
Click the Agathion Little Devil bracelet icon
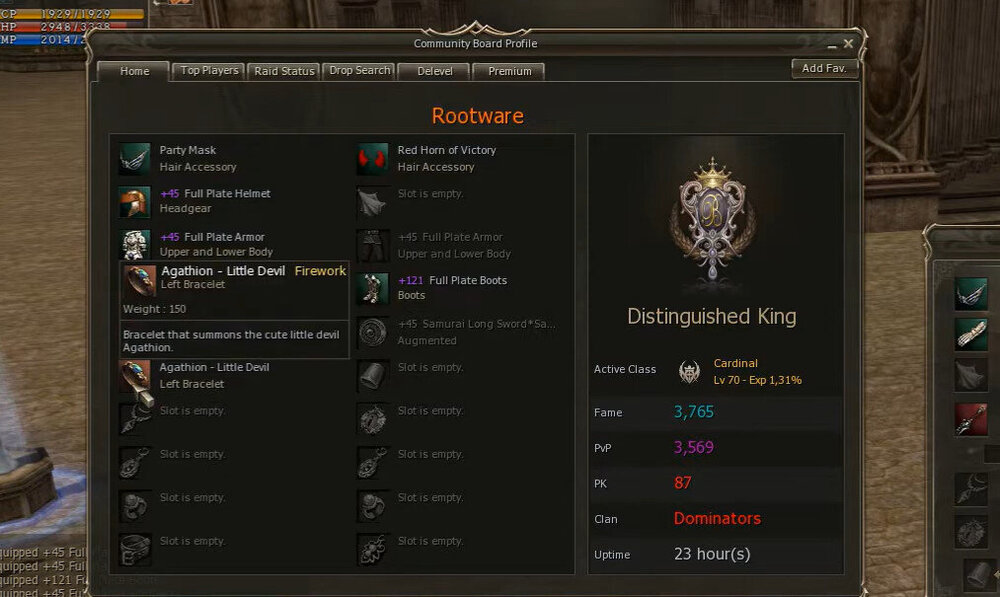click(134, 375)
